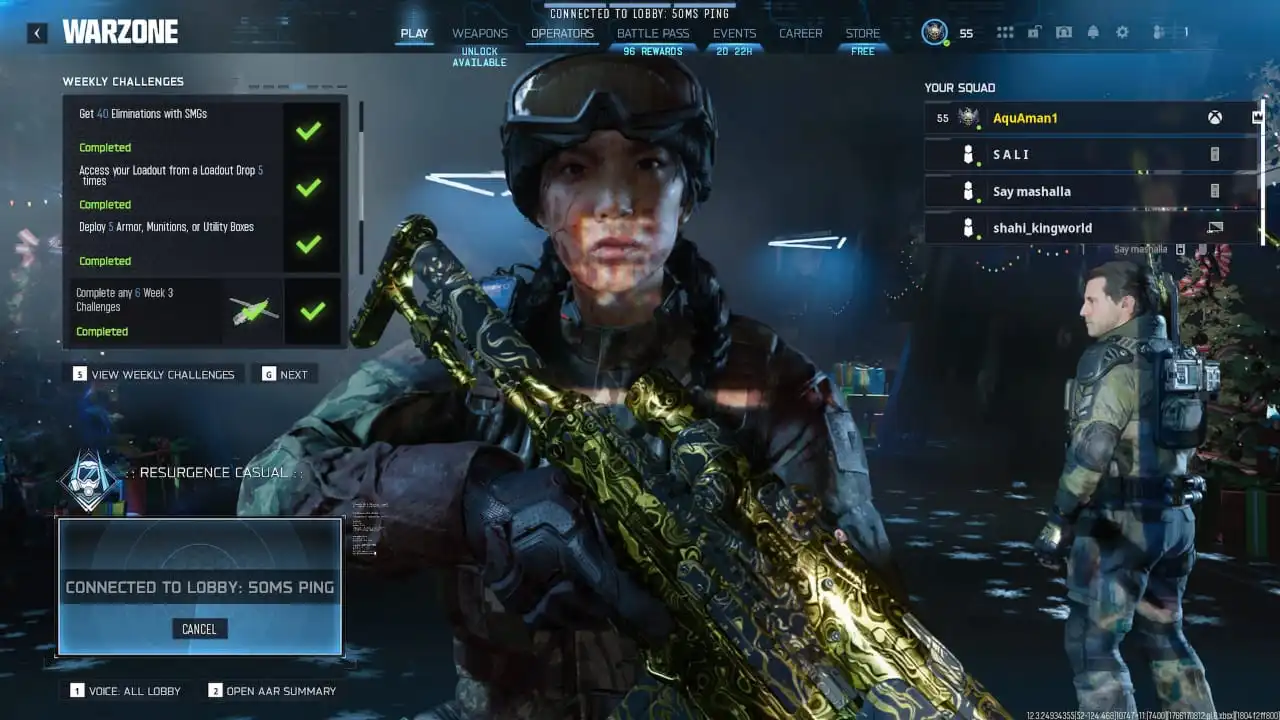Check off the SMG eliminations challenge checkmark
Screen dimensions: 1280x720
pyautogui.click(x=309, y=130)
